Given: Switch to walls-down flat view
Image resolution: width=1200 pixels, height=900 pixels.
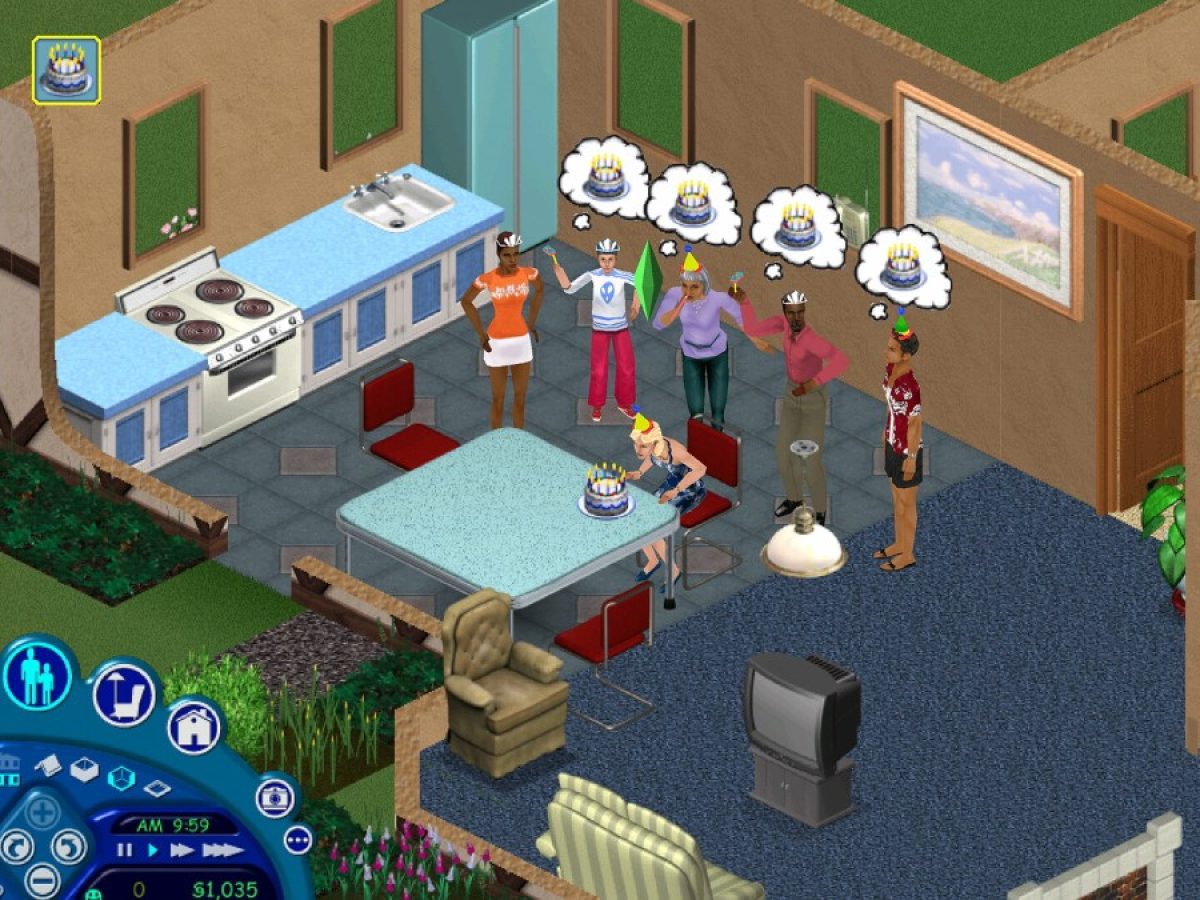Looking at the screenshot, I should click(x=157, y=788).
